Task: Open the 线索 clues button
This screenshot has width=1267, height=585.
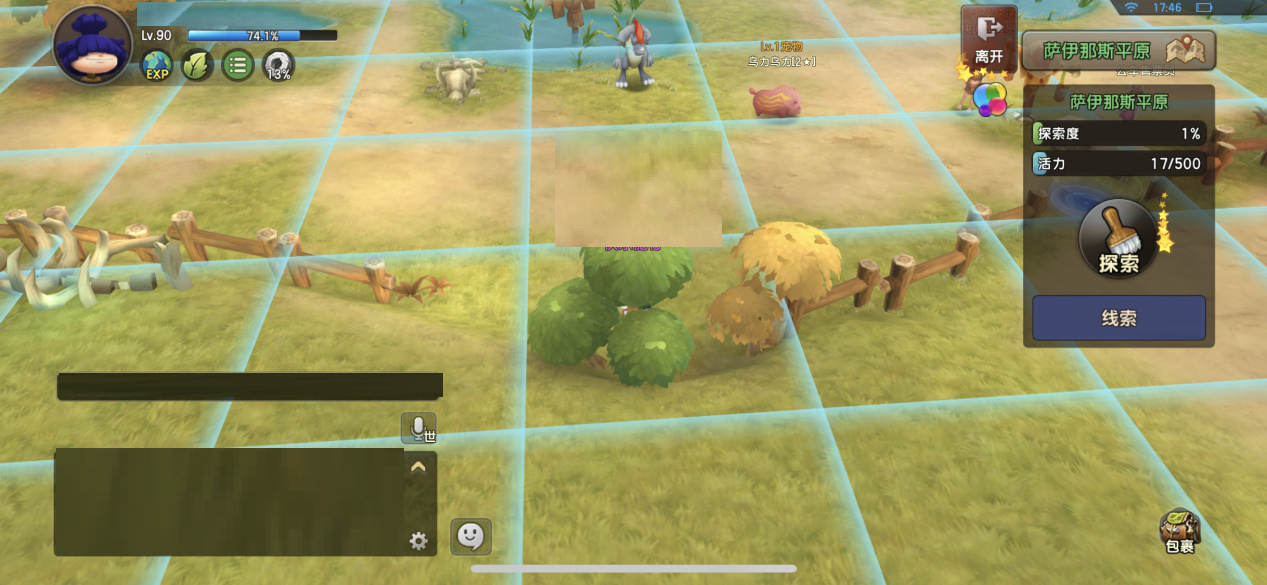Action: (x=1118, y=318)
